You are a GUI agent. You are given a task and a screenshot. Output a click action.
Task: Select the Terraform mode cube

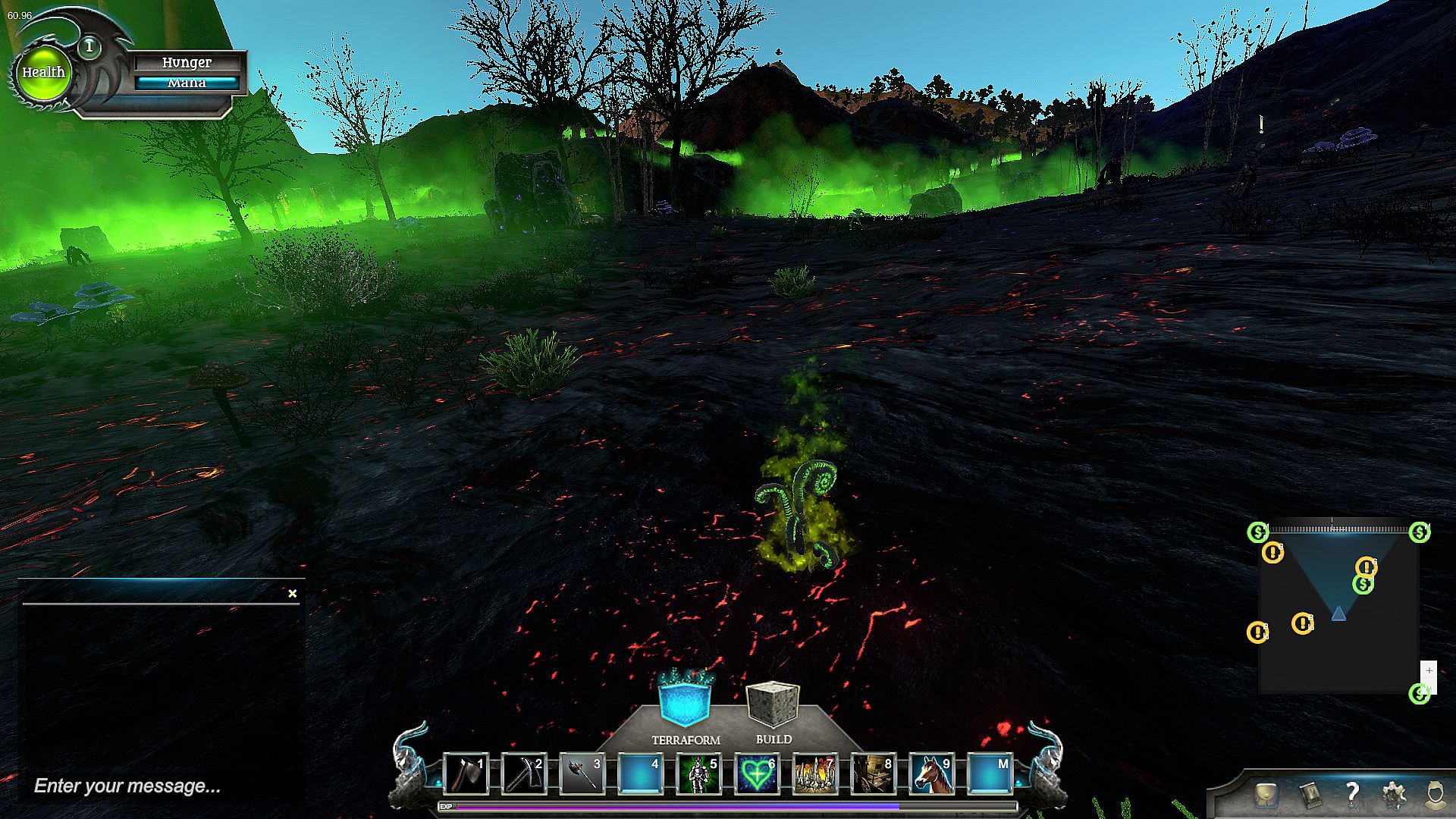[x=684, y=703]
